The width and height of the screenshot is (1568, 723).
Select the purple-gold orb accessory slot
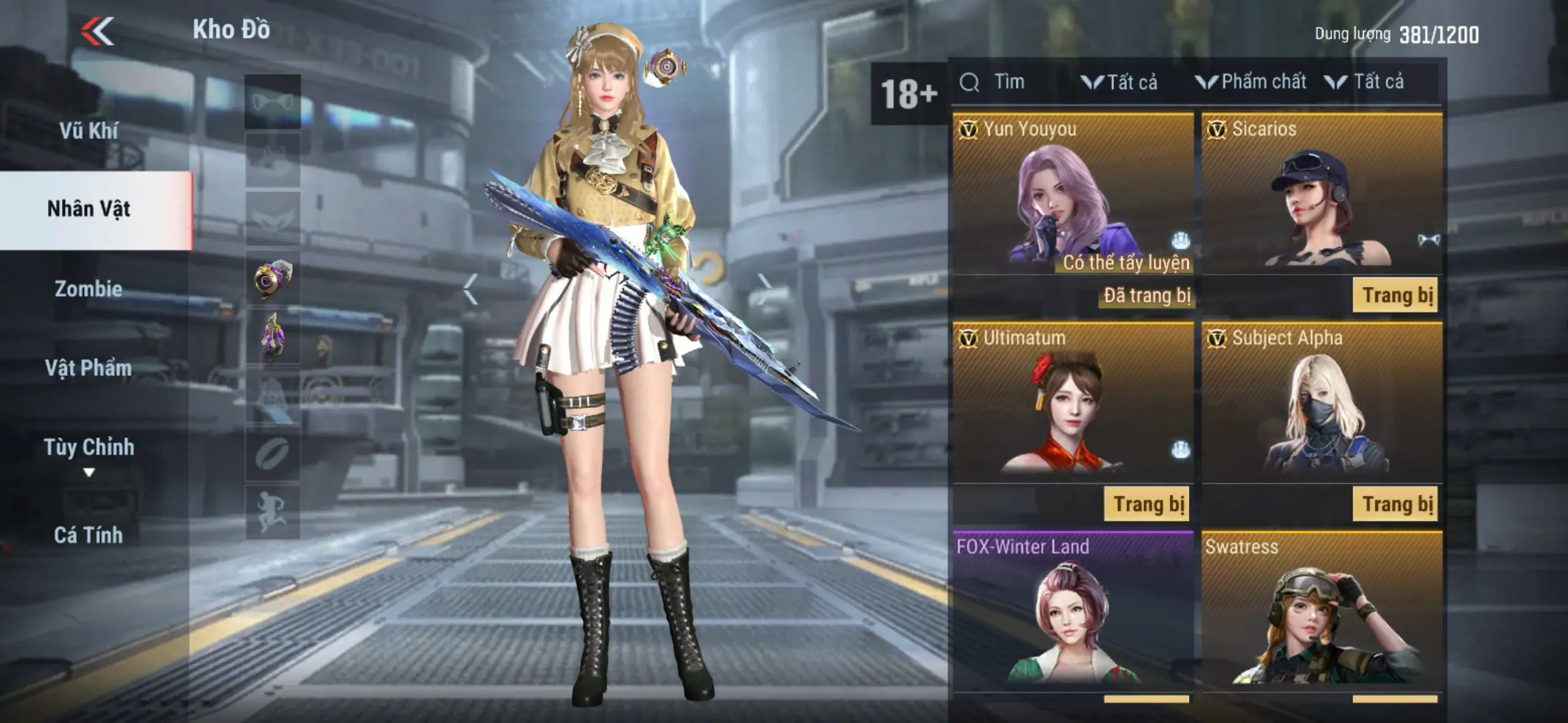pos(273,278)
